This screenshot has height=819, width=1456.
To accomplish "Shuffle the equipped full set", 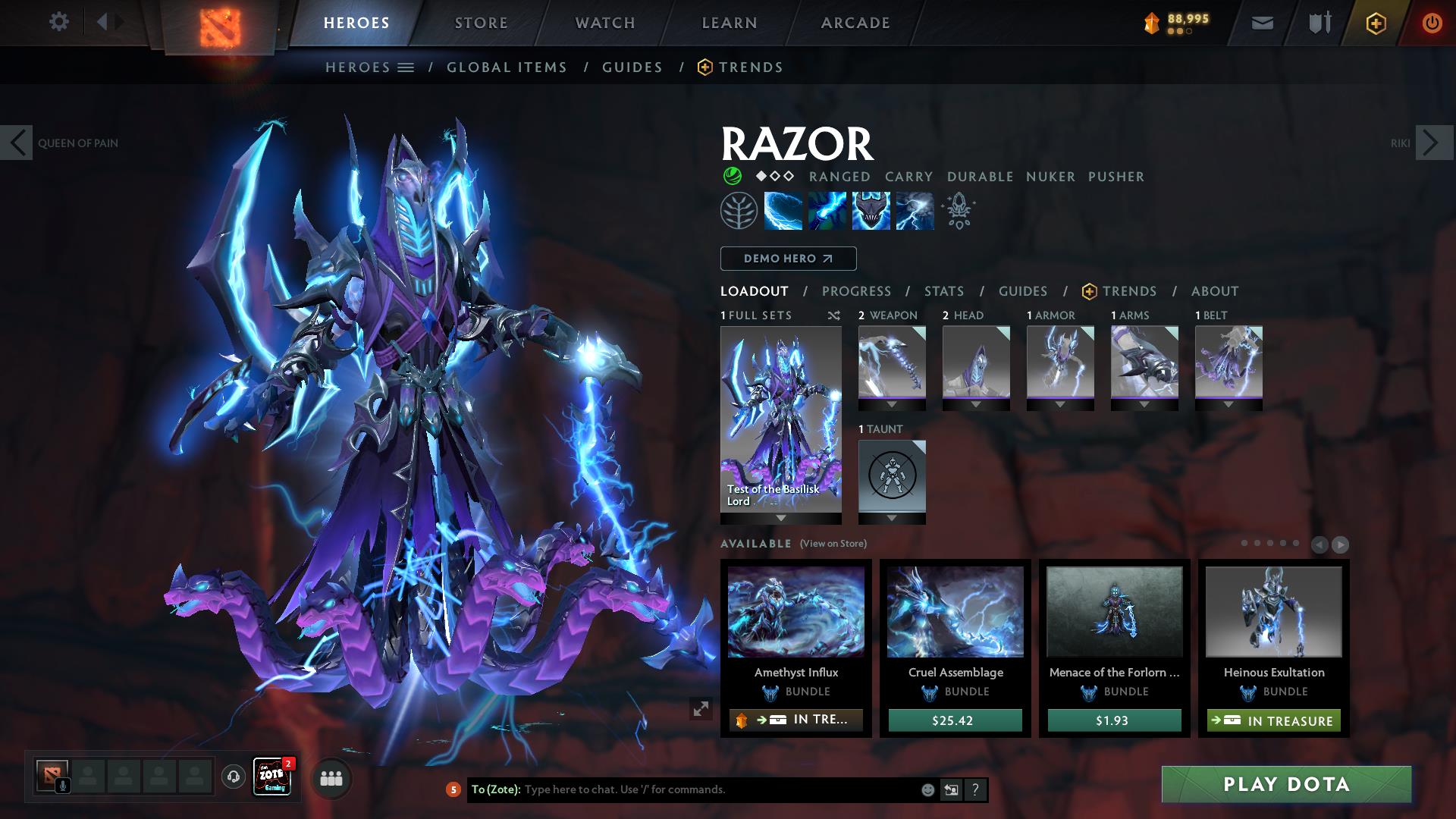I will pyautogui.click(x=834, y=315).
